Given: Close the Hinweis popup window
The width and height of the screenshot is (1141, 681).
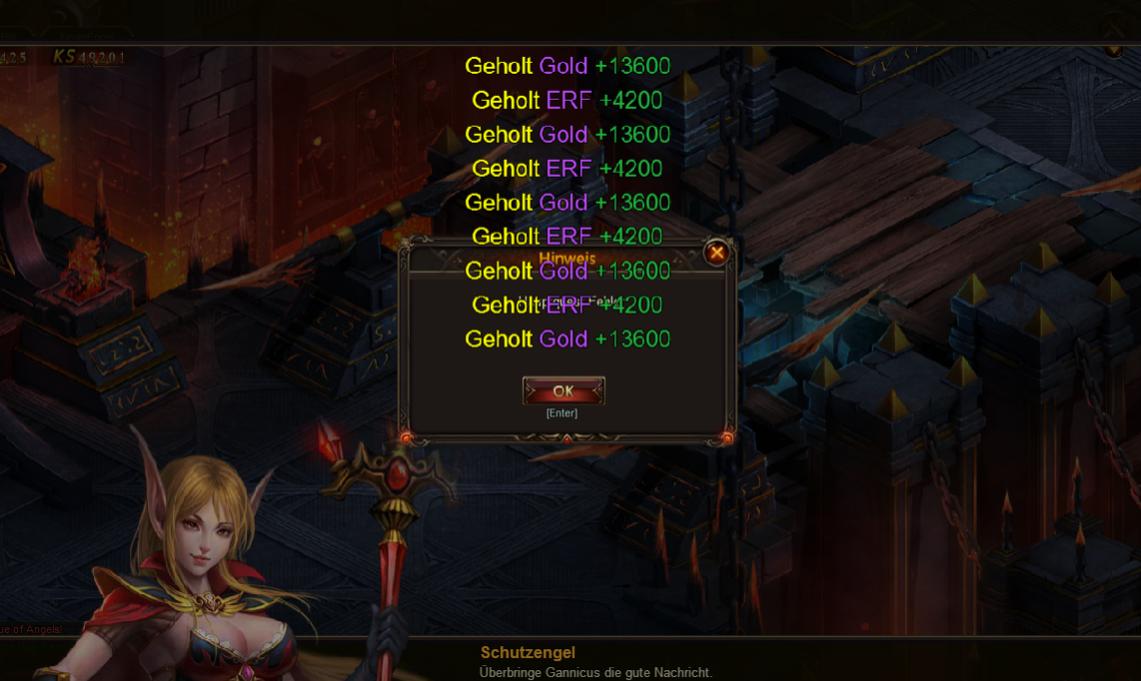Looking at the screenshot, I should coord(716,253).
